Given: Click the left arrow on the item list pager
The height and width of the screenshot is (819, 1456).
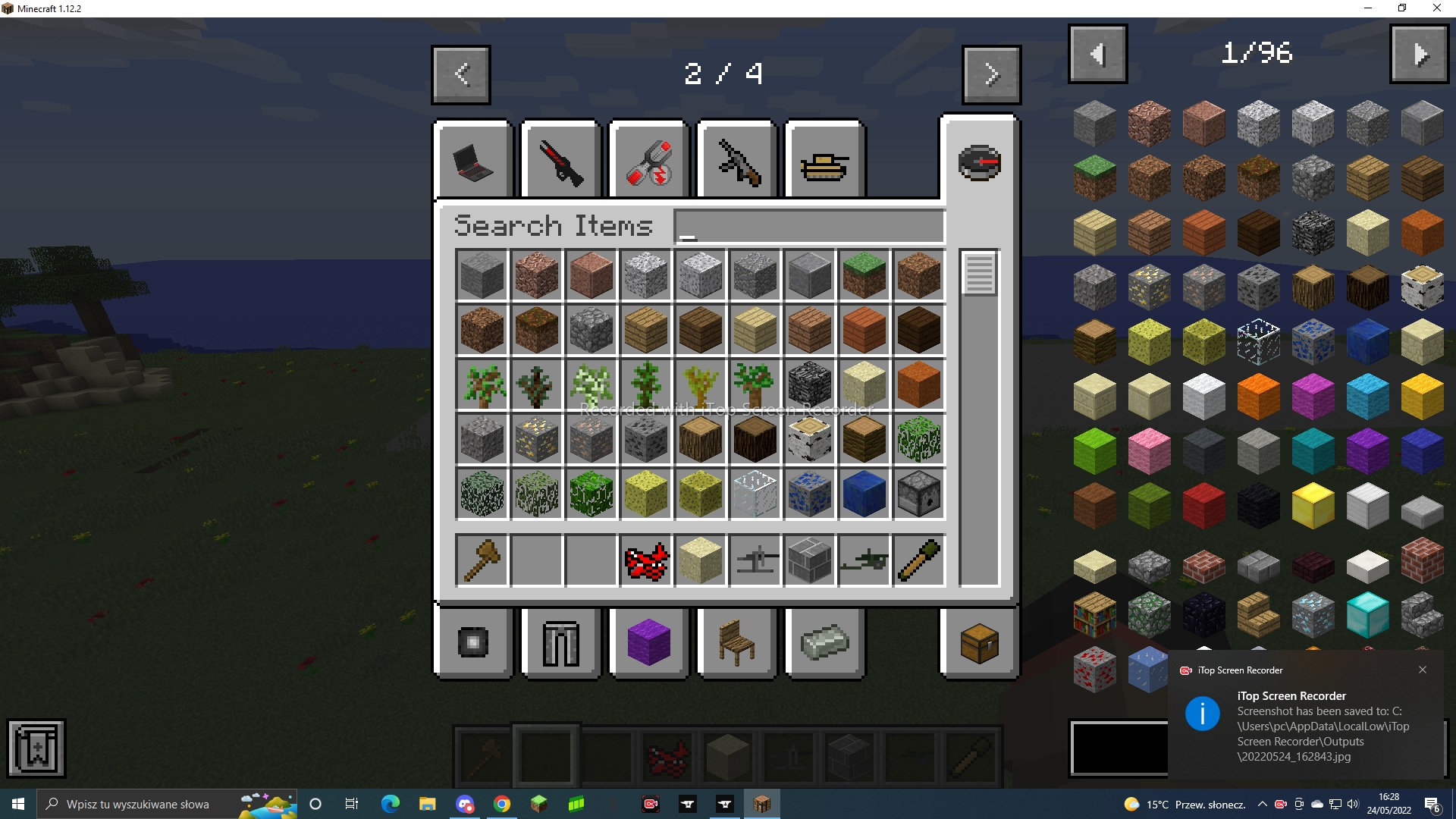Looking at the screenshot, I should (x=1097, y=53).
